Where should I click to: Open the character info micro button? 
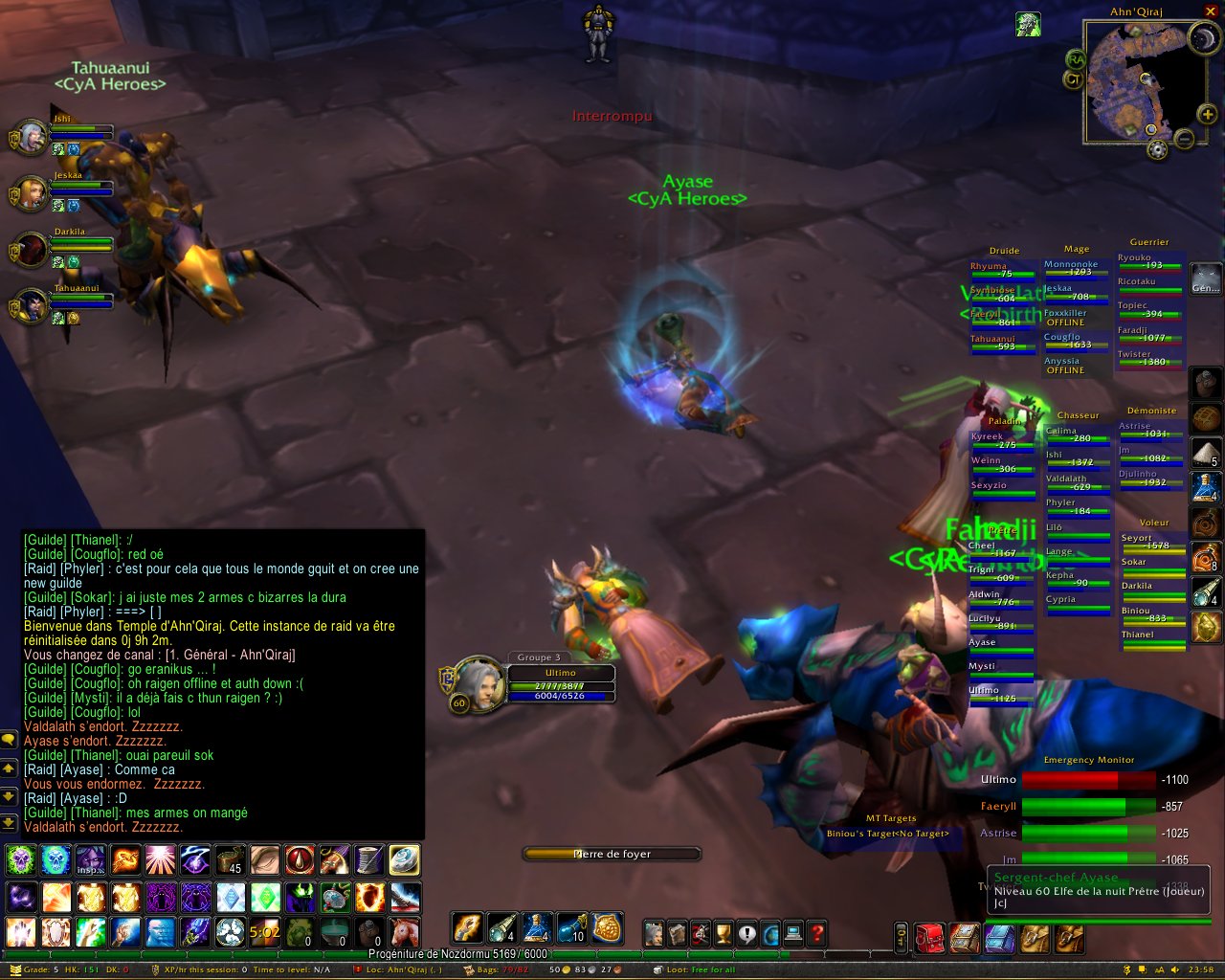655,933
